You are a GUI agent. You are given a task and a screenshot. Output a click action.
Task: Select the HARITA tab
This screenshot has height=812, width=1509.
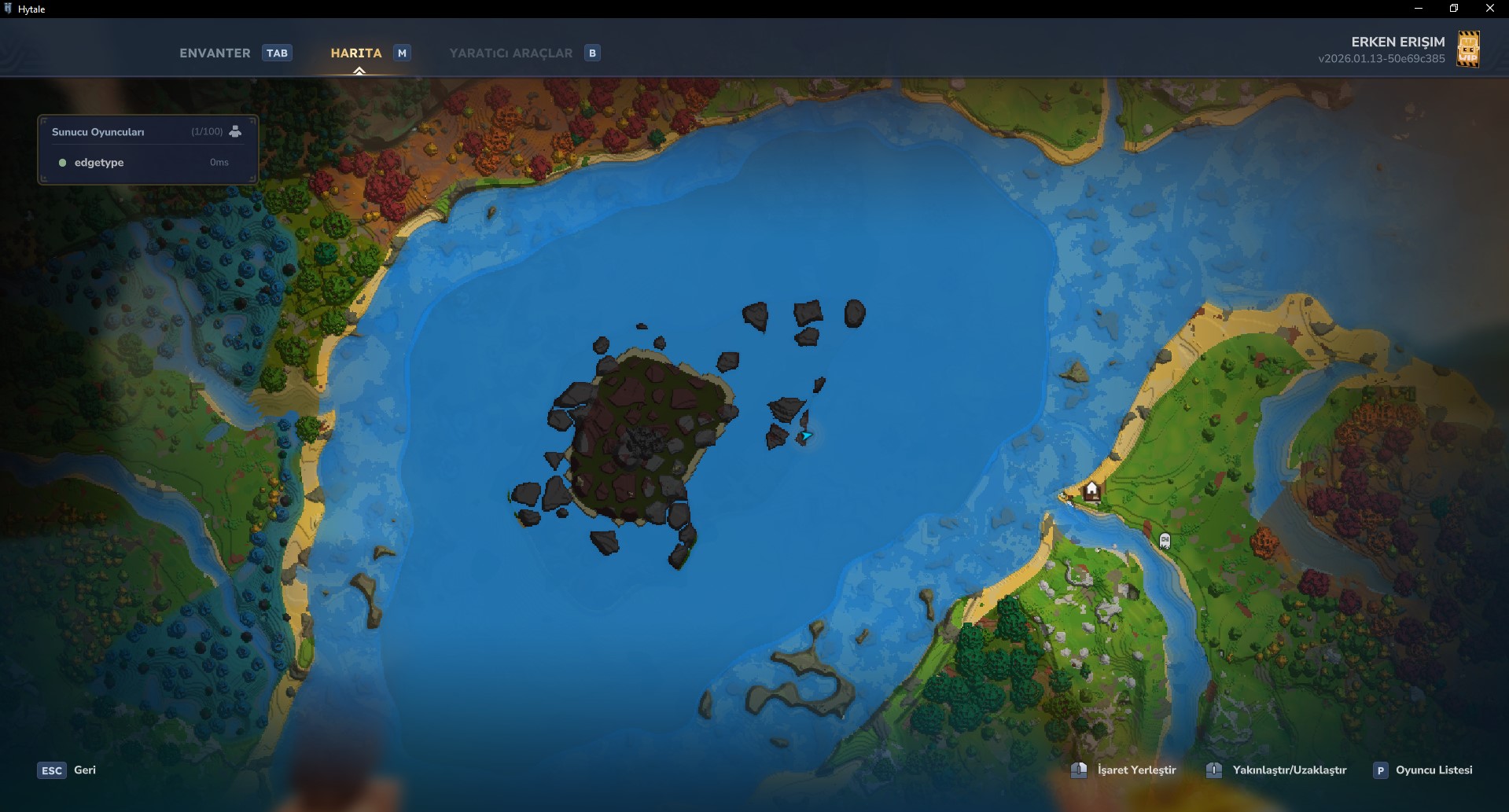358,53
